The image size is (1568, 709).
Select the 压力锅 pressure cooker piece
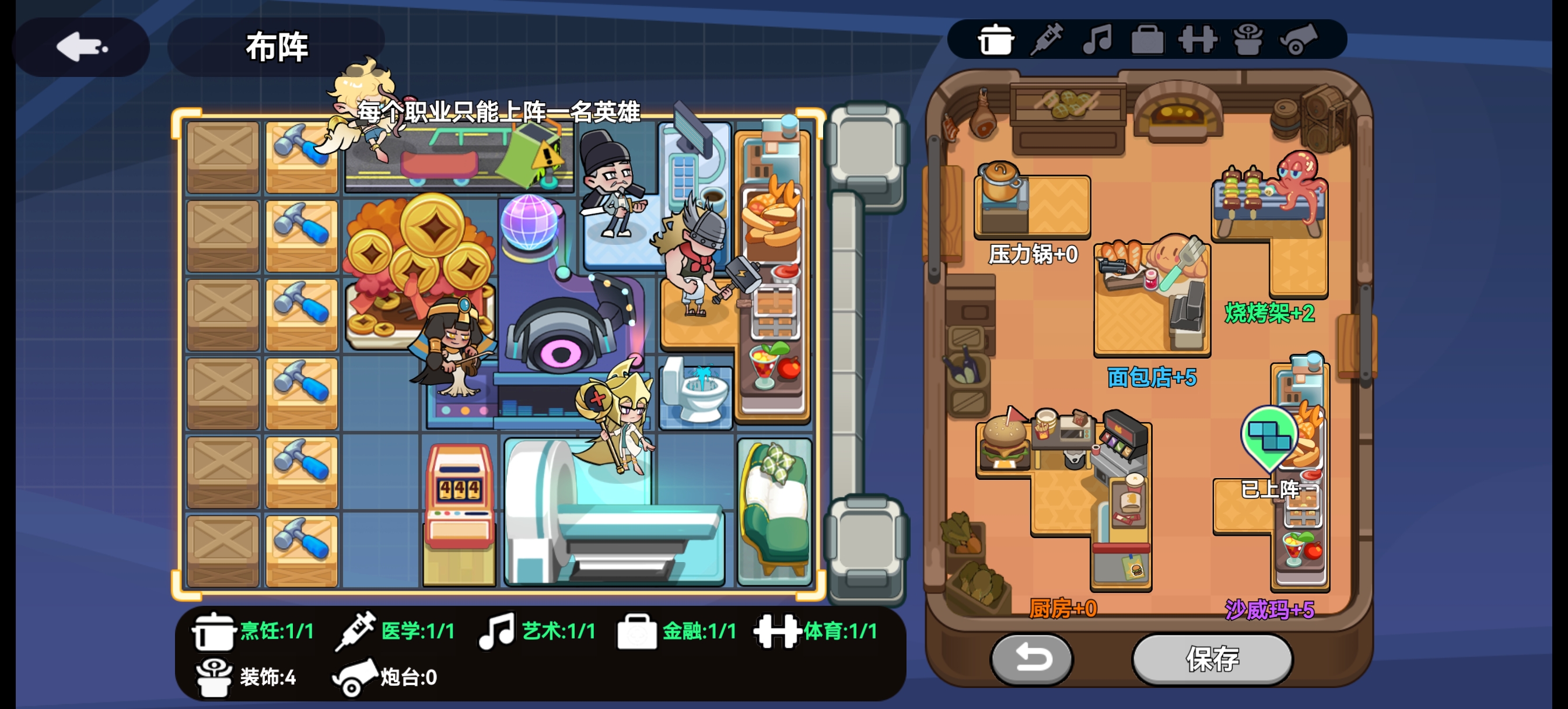coord(1031,204)
